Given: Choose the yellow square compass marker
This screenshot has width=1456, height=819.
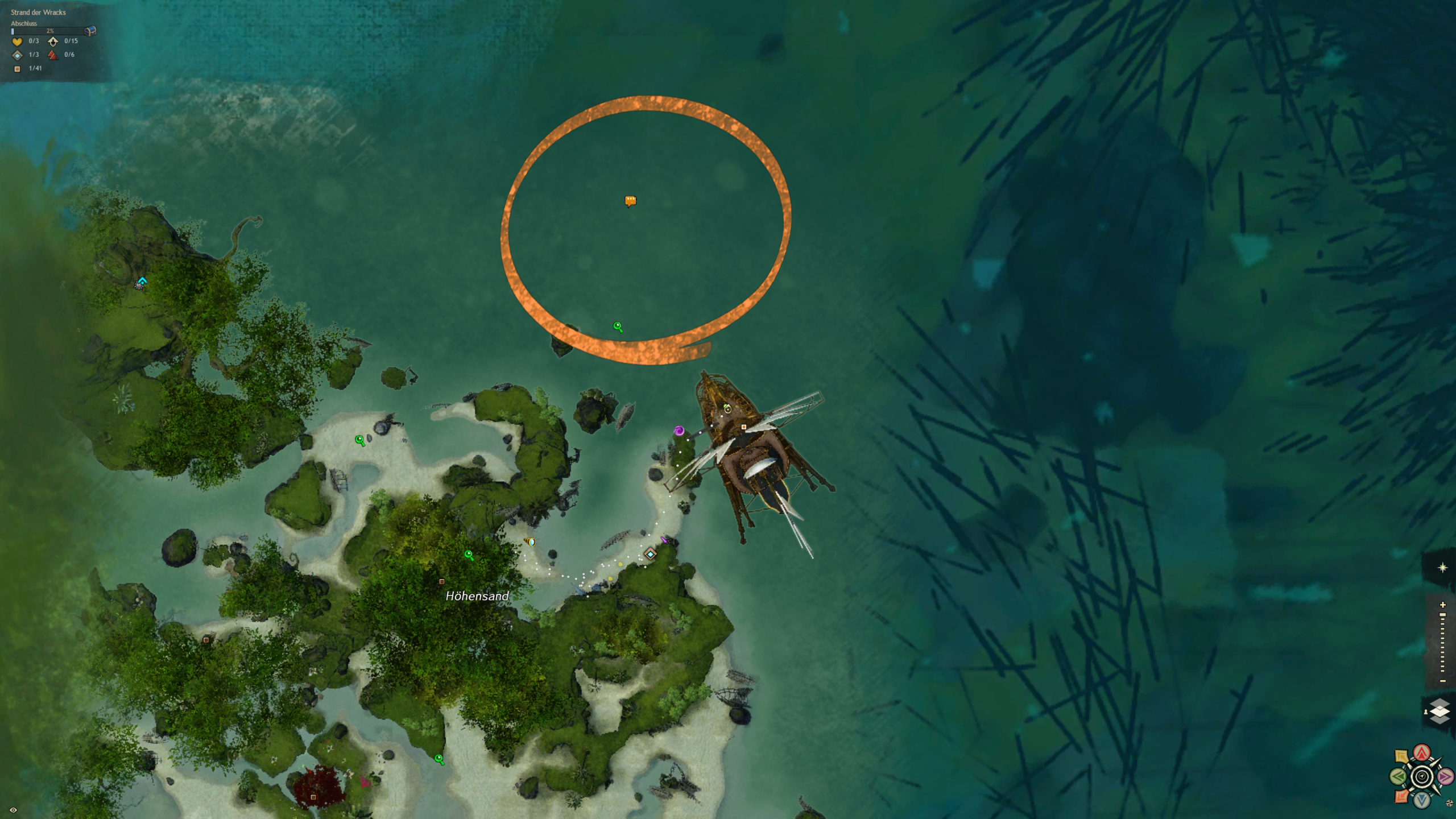Looking at the screenshot, I should click(x=1402, y=756).
